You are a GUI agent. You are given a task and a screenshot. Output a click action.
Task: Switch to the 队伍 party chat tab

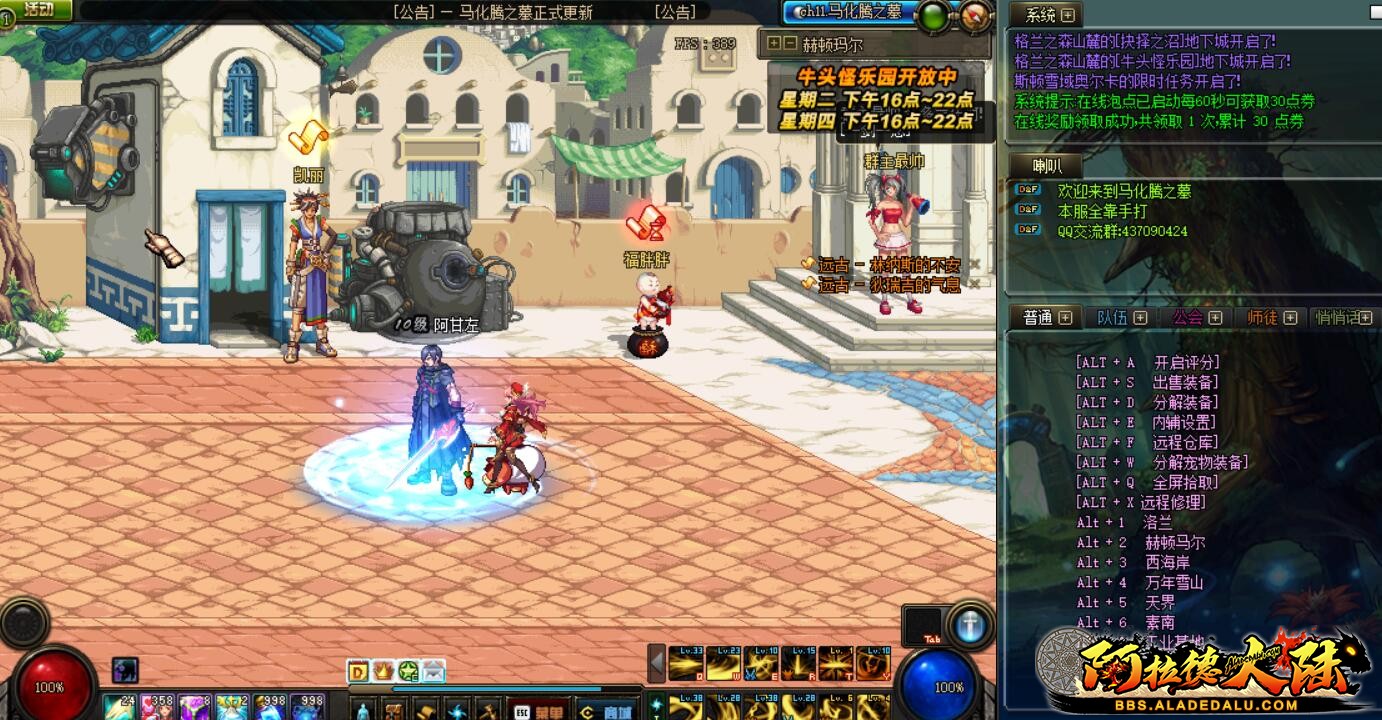click(x=1112, y=317)
